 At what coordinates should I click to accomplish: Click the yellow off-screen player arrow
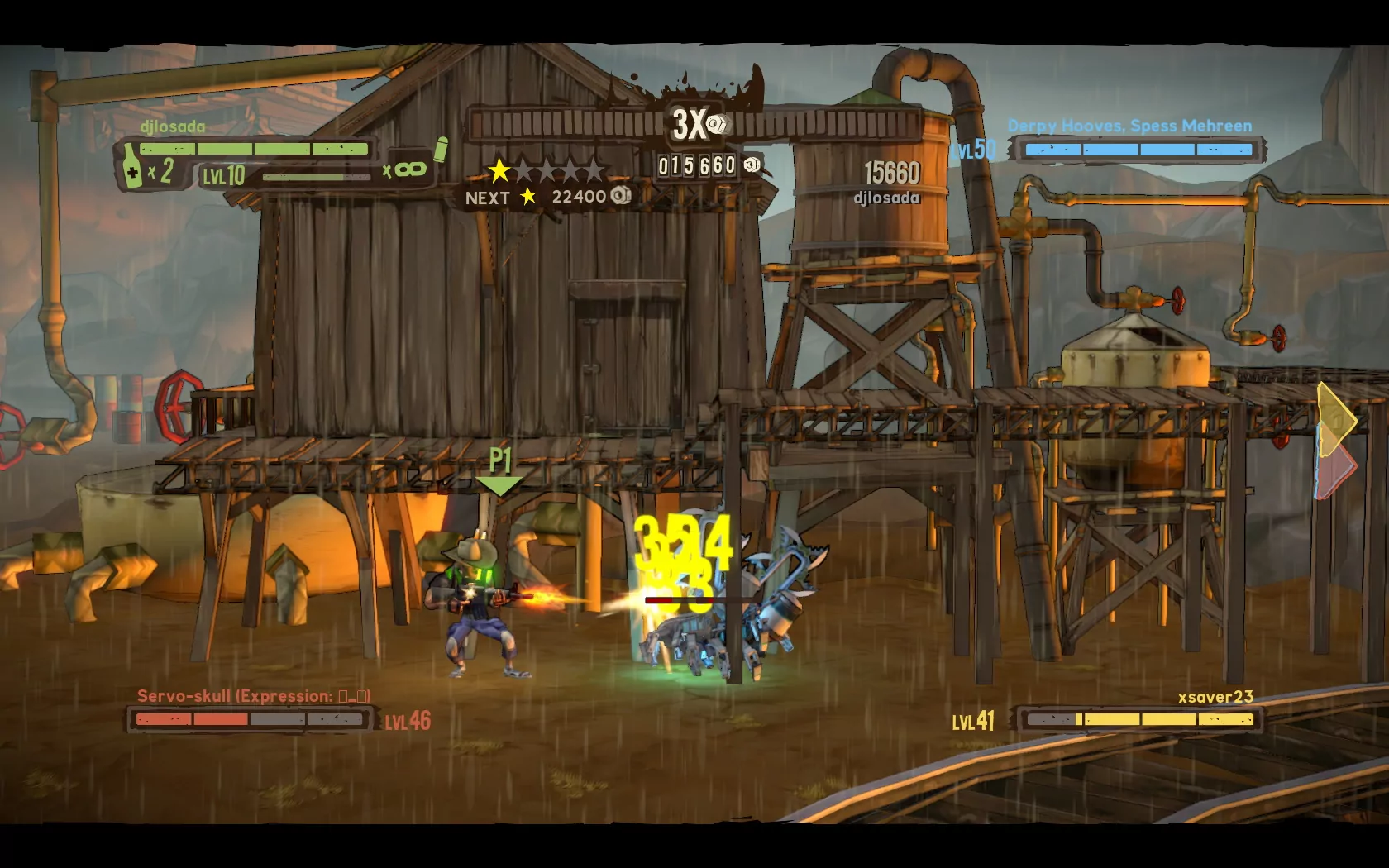coord(1336,419)
